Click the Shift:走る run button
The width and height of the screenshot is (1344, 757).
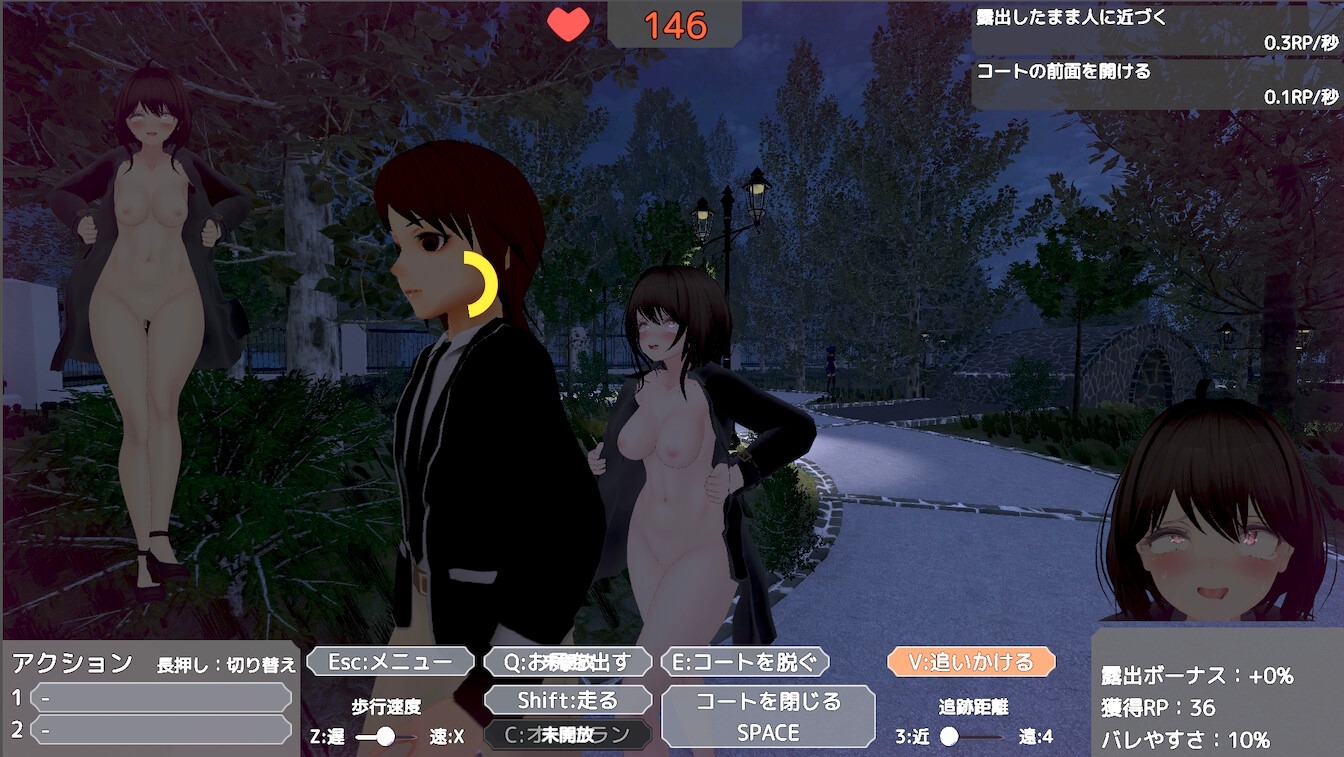[568, 698]
